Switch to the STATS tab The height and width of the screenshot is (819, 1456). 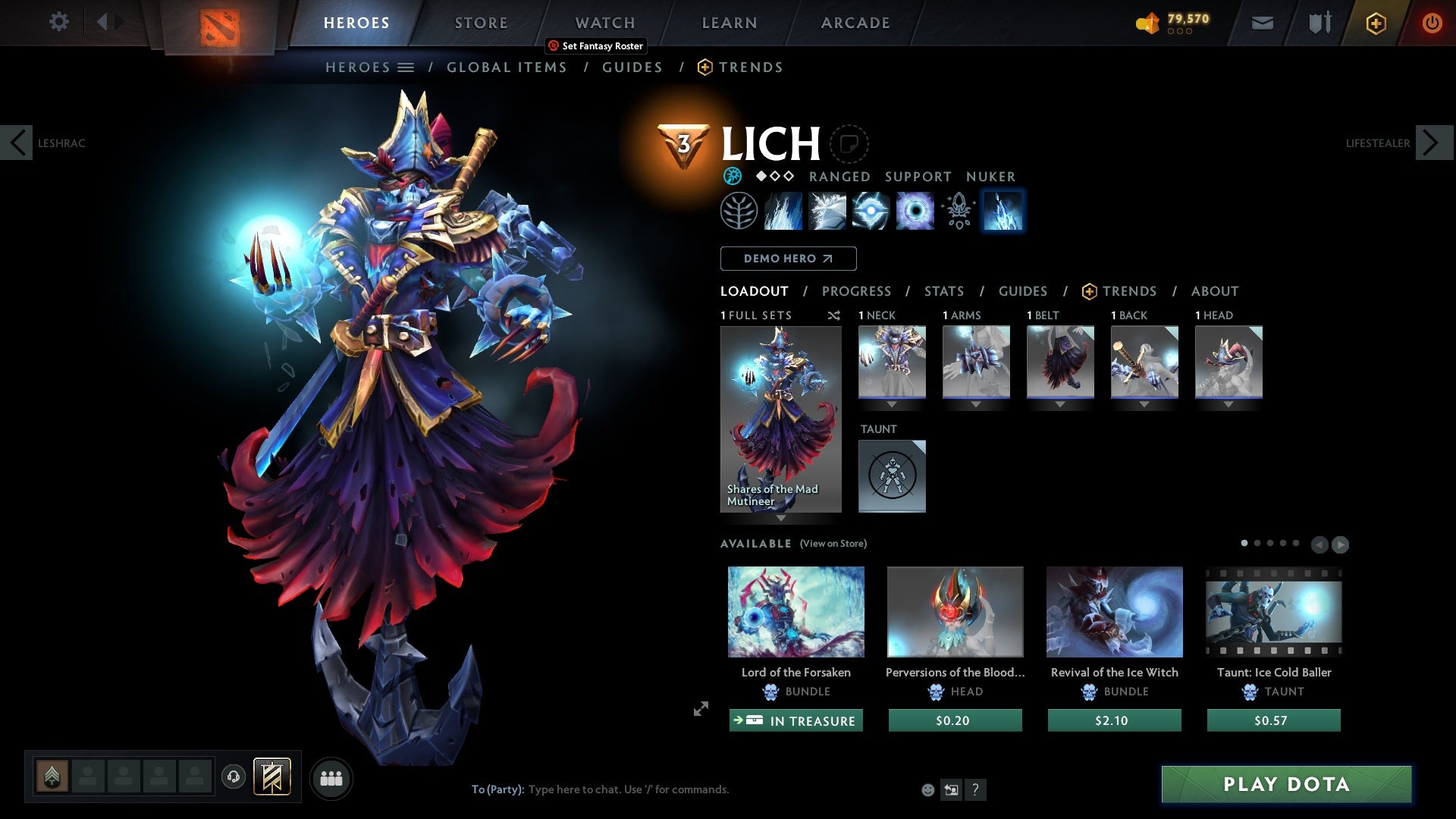click(x=943, y=291)
